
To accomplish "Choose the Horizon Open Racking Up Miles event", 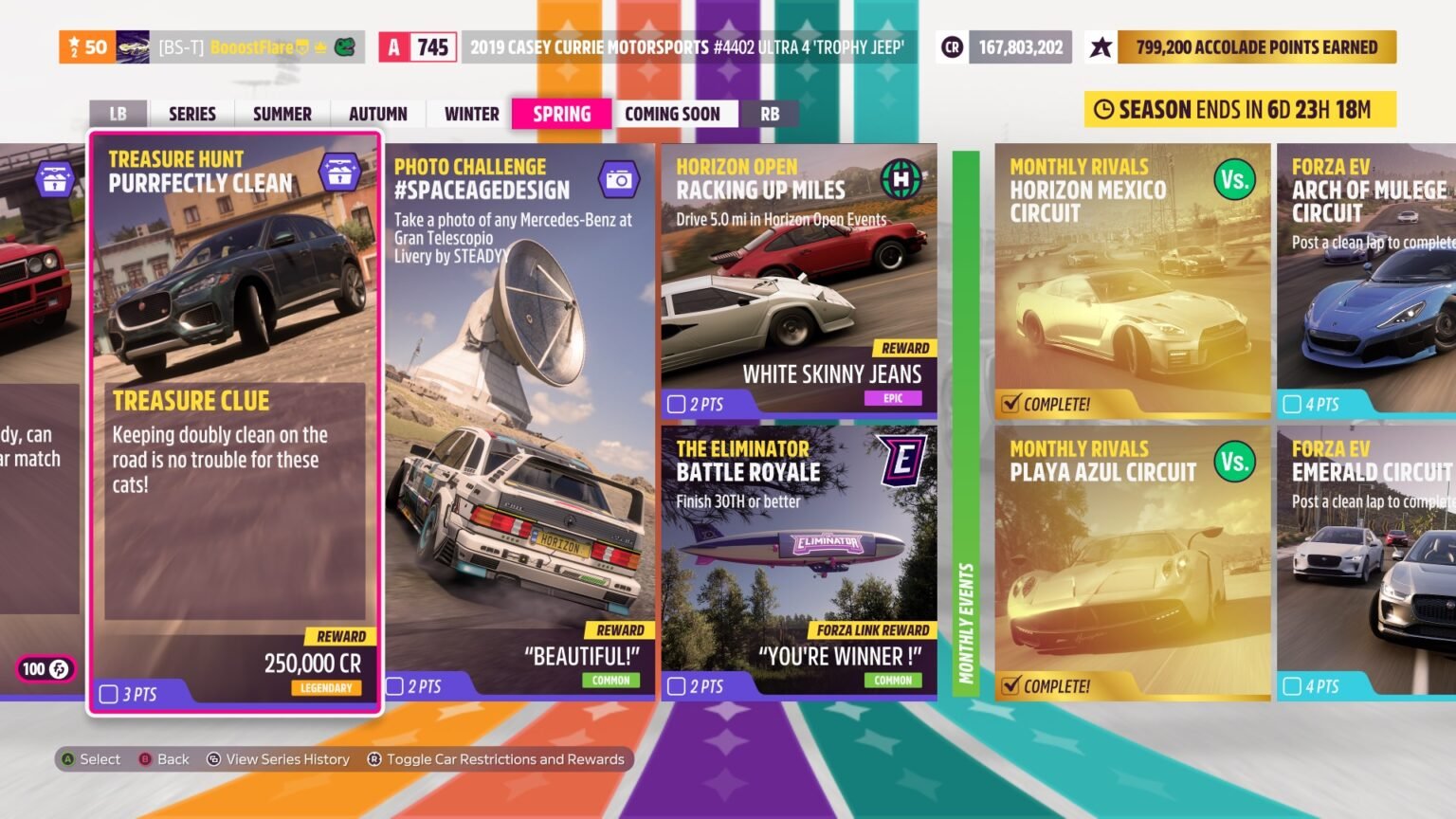I will click(x=798, y=280).
